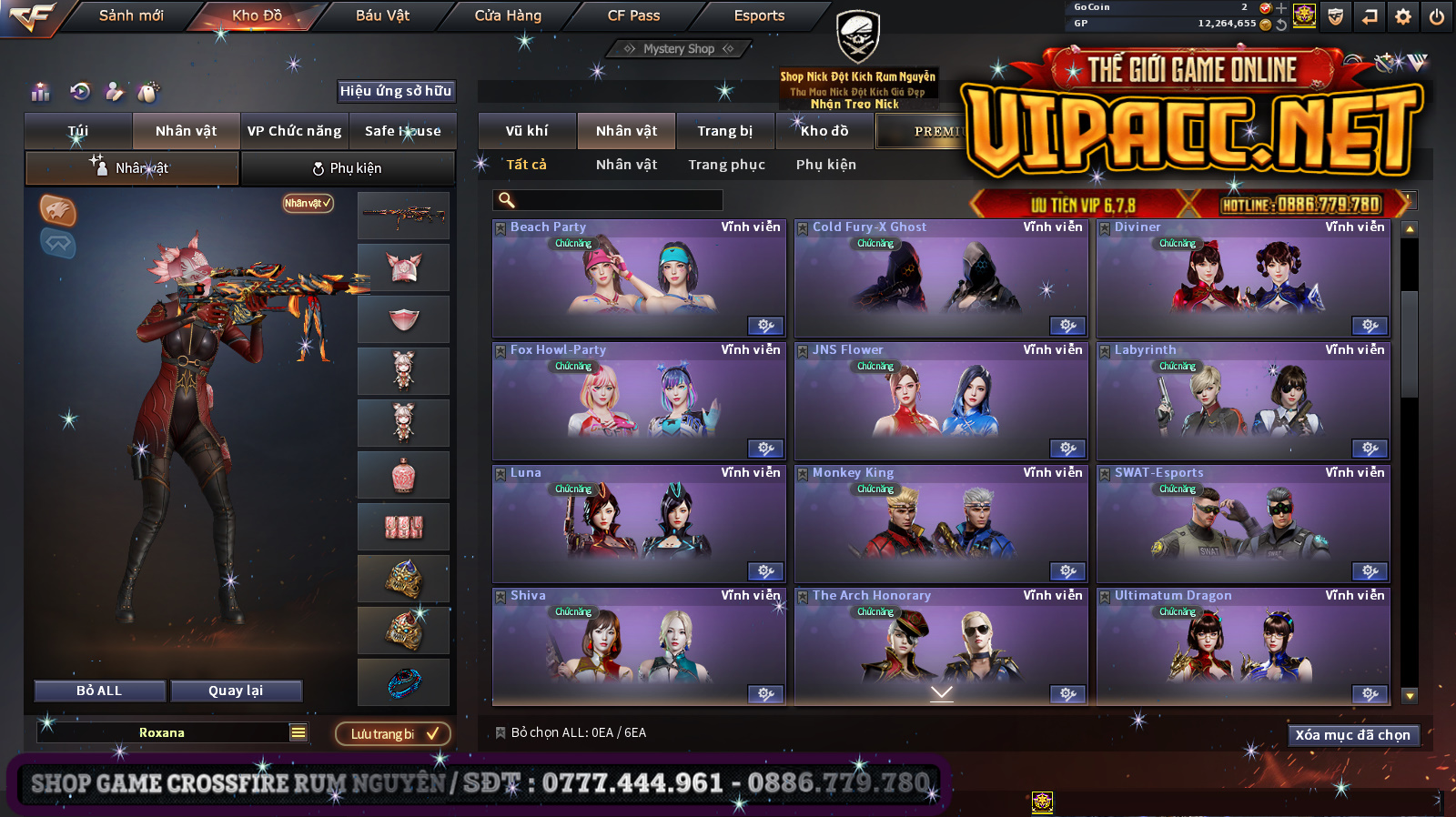This screenshot has width=1456, height=817.
Task: Open the Báu Vật menu
Action: (382, 15)
